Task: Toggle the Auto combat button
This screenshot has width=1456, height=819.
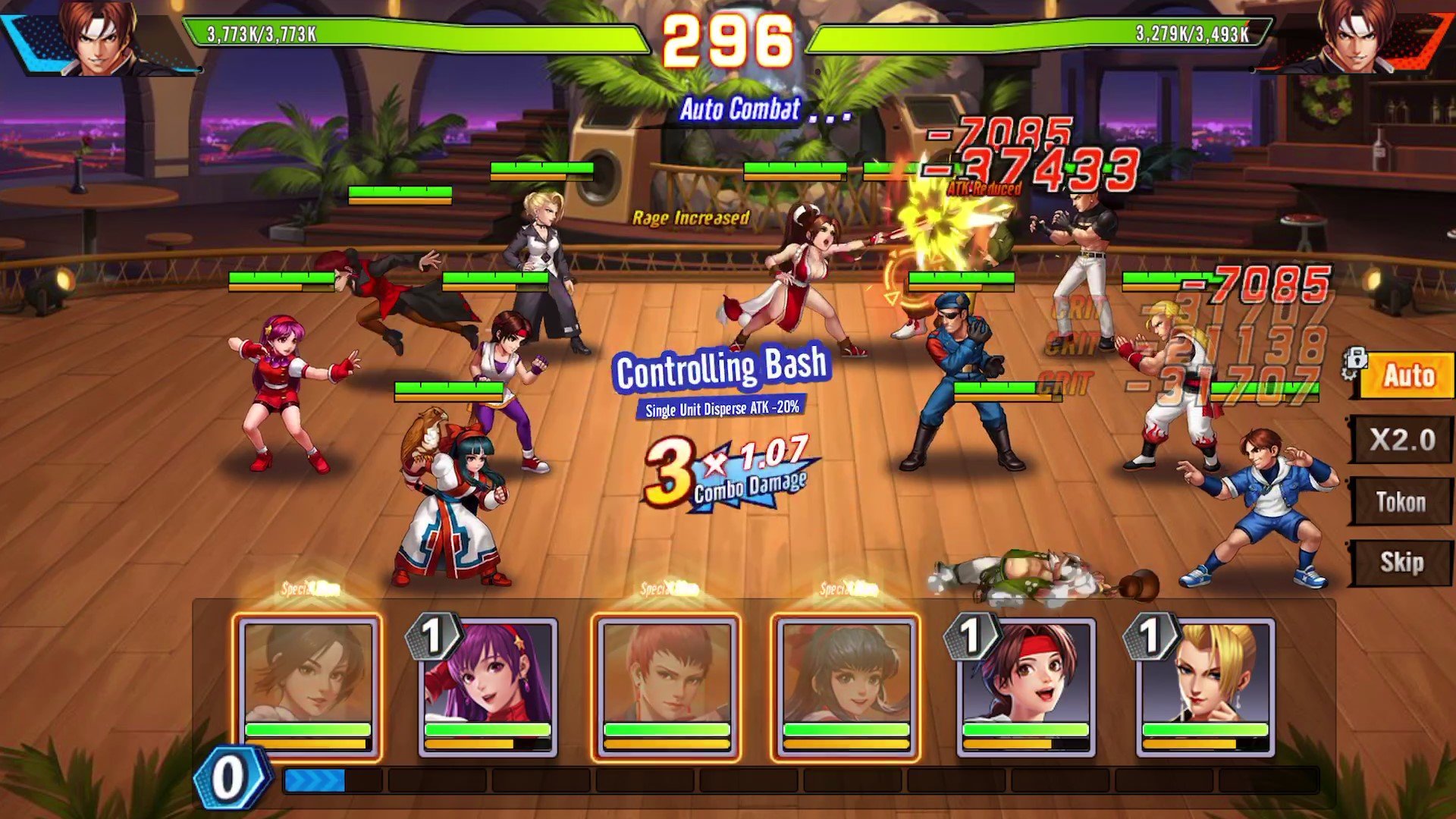Action: click(1407, 376)
